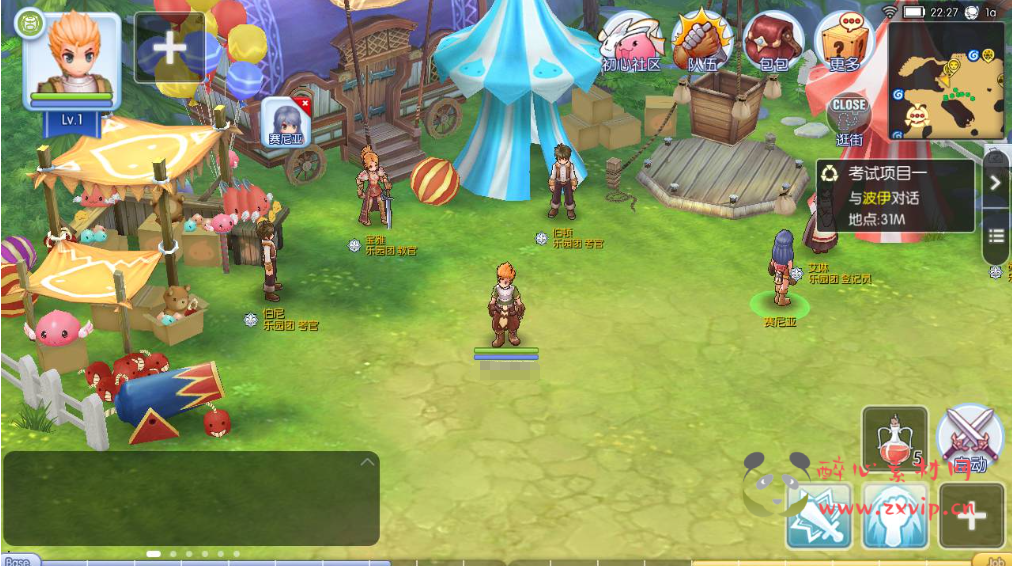Select the 考试项目一 quest tracker
The width and height of the screenshot is (1012, 566).
tap(895, 196)
